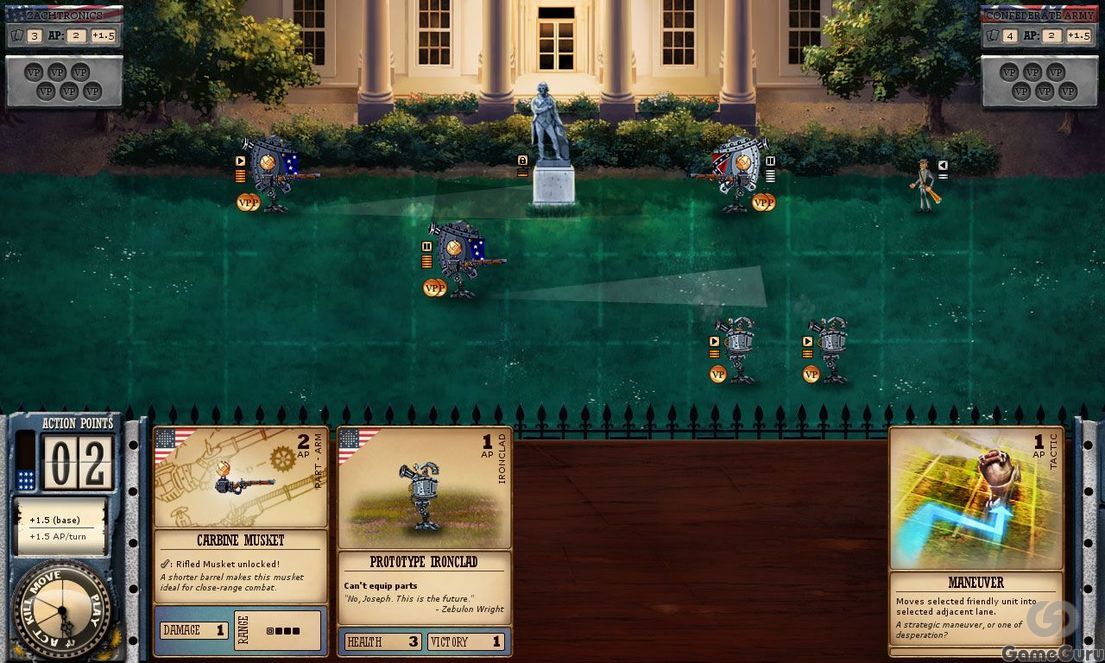Play the Maneuver tactic card
This screenshot has width=1105, height=663.
click(975, 540)
